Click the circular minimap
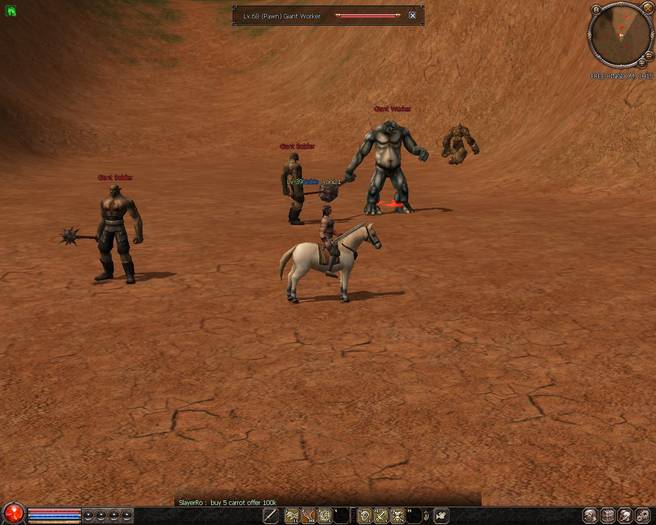 coord(621,36)
